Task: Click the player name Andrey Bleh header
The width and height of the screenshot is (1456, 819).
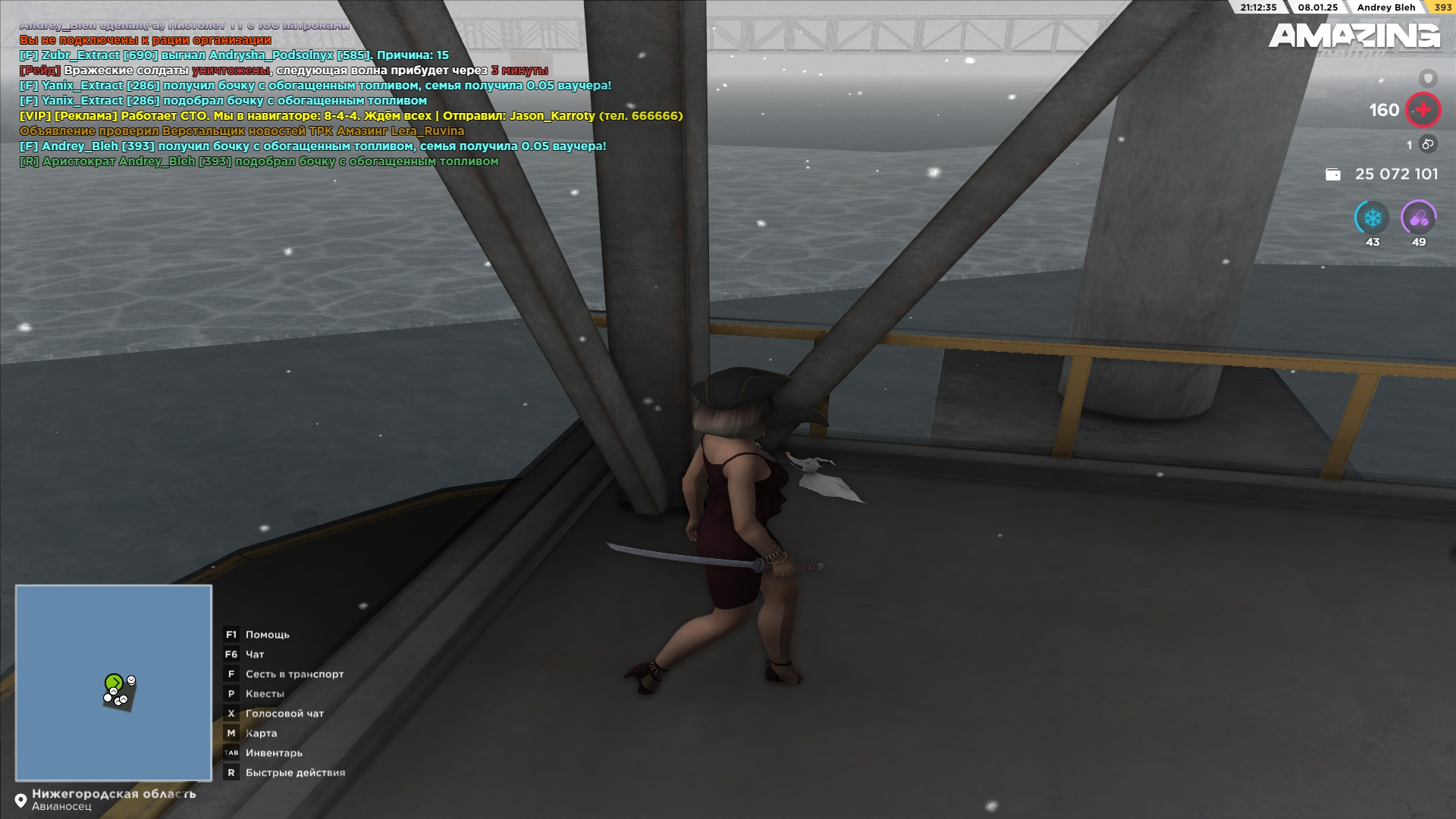Action: [1385, 8]
